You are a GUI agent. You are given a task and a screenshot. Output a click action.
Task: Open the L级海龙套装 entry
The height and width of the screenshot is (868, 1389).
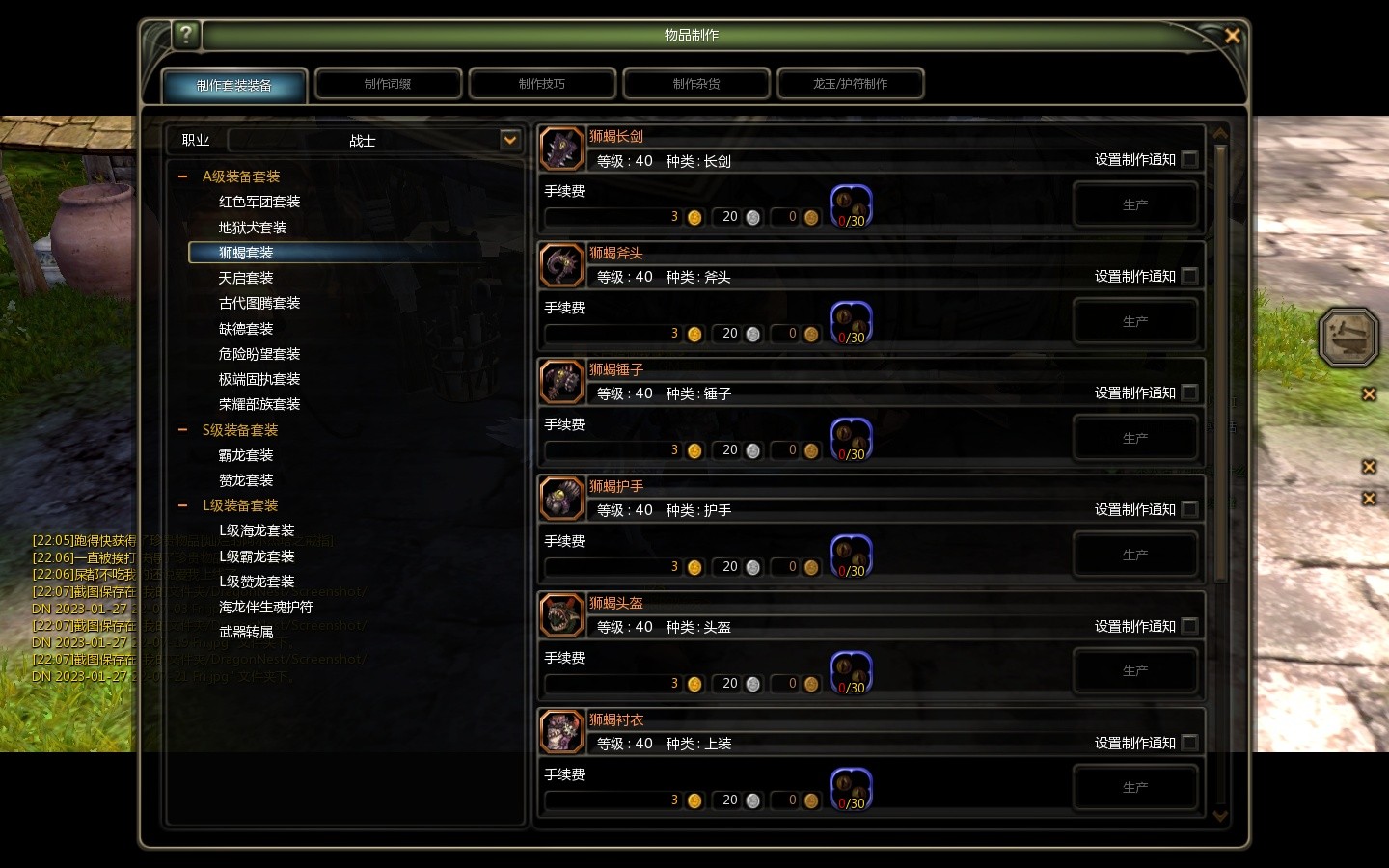click(257, 530)
